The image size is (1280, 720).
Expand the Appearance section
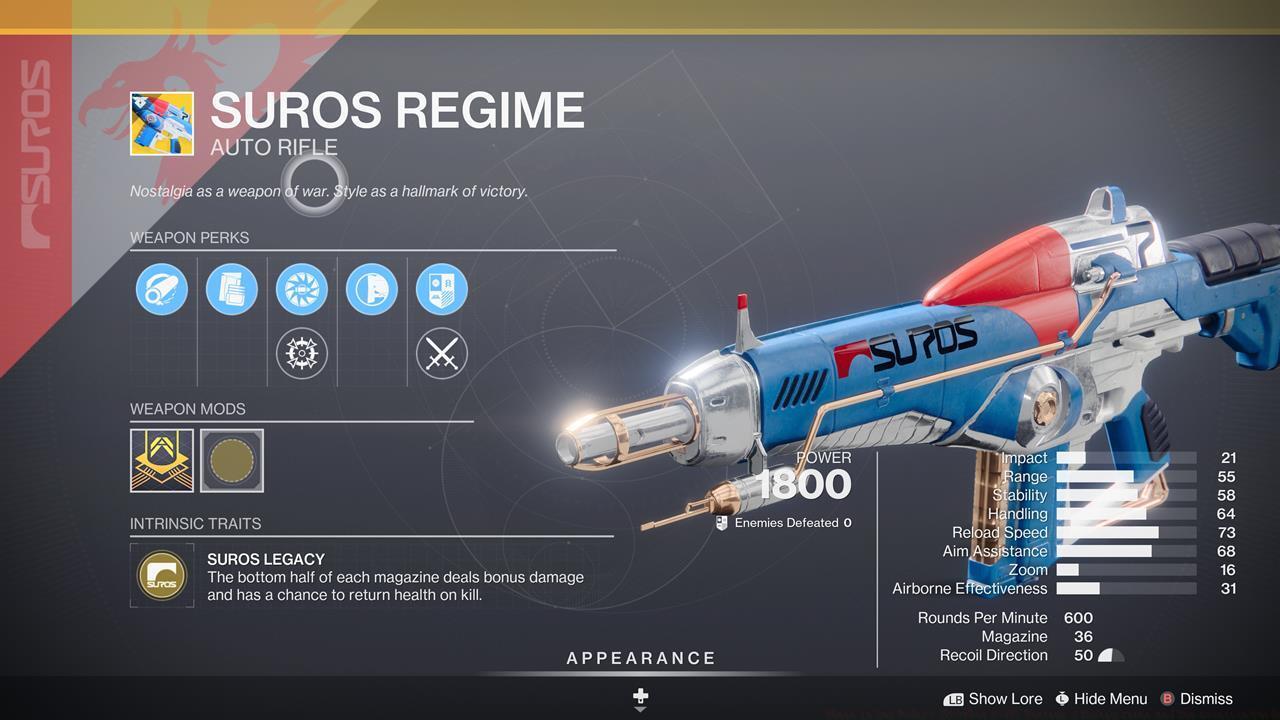pos(639,658)
